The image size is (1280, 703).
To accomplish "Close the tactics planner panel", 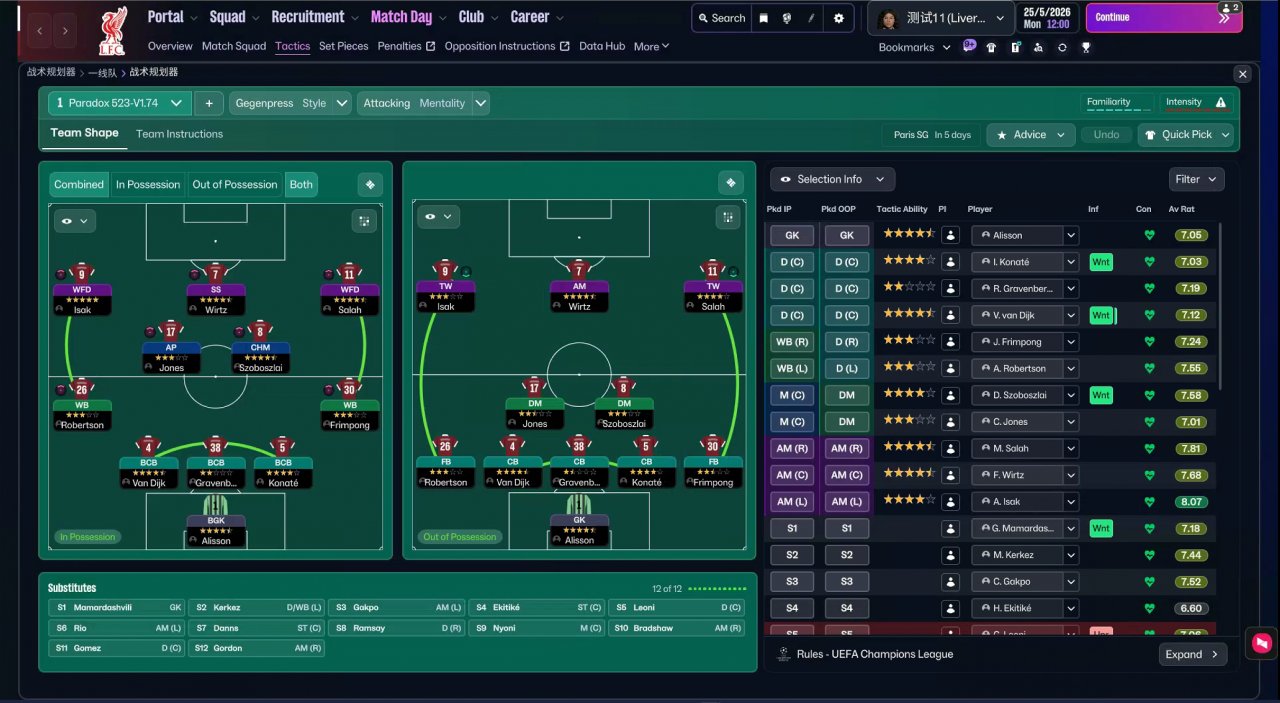I will pyautogui.click(x=1242, y=74).
